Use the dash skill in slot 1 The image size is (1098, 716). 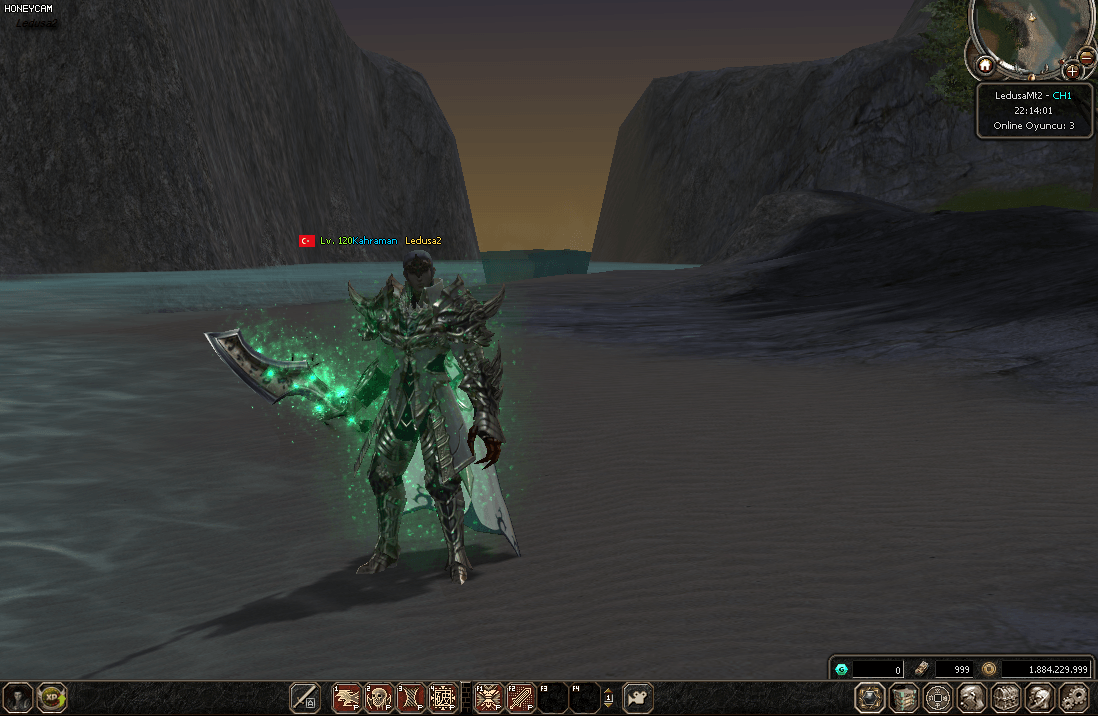click(x=347, y=697)
